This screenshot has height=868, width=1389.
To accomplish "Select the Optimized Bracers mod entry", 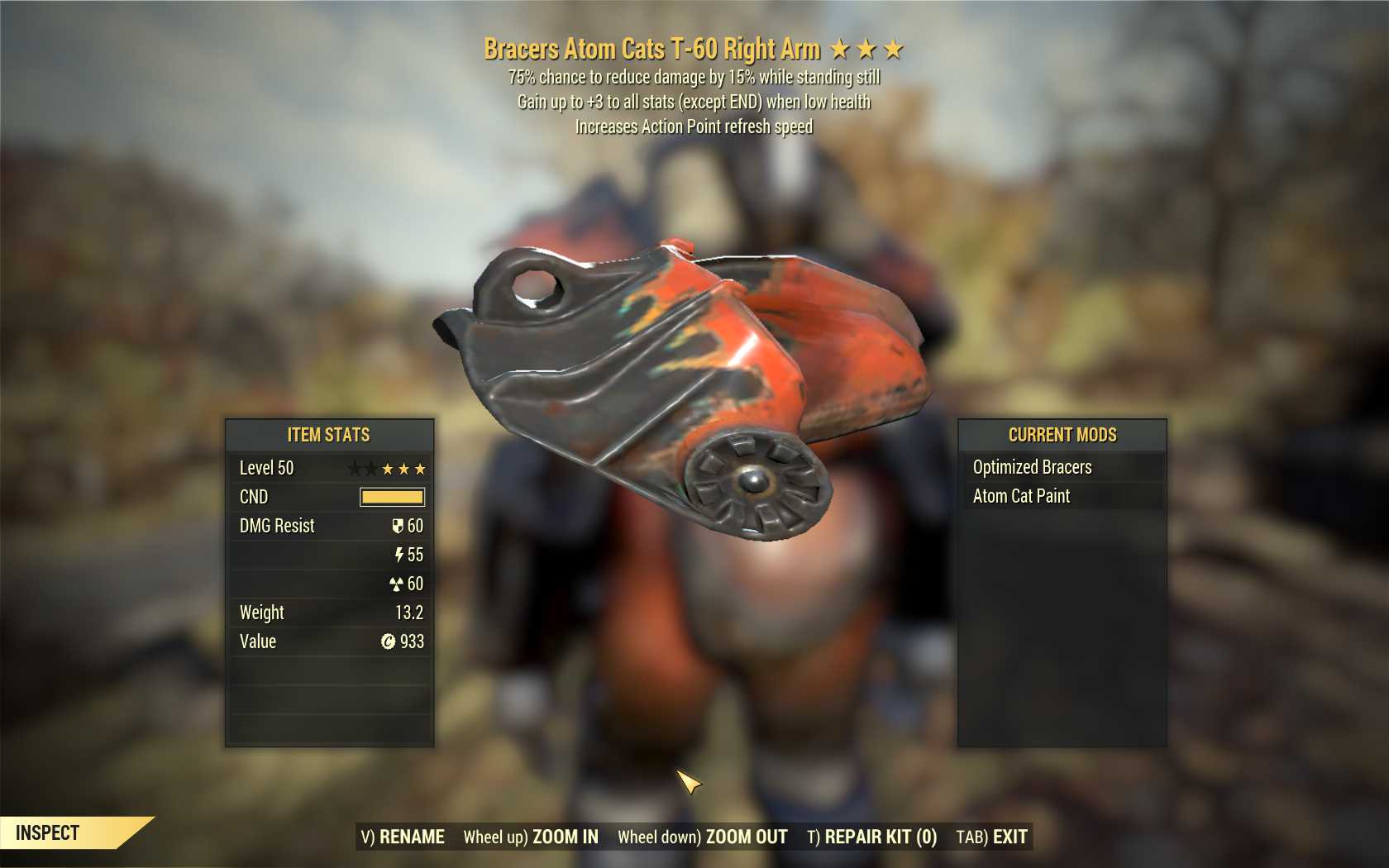I will pos(1032,467).
